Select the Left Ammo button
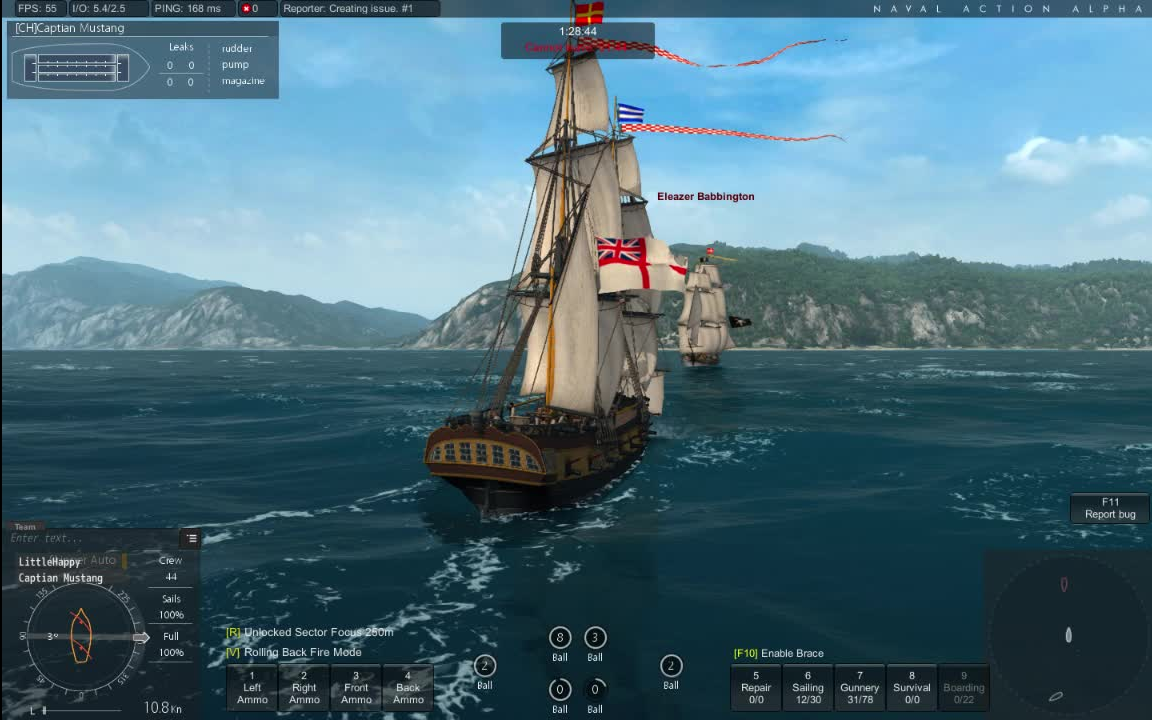The image size is (1152, 720). (x=252, y=688)
